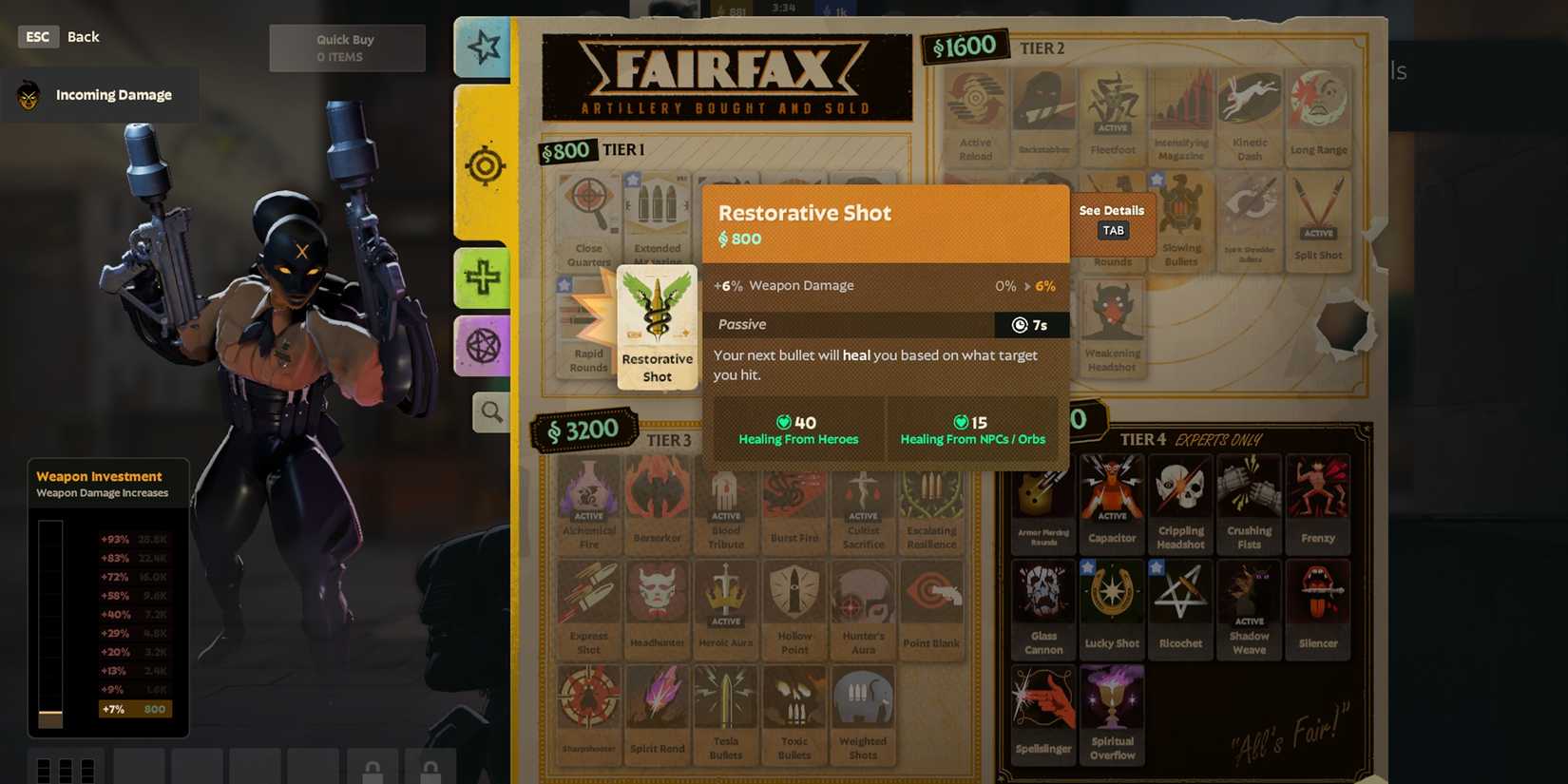Open the Quick Buy panel
The height and width of the screenshot is (784, 1568).
347,47
